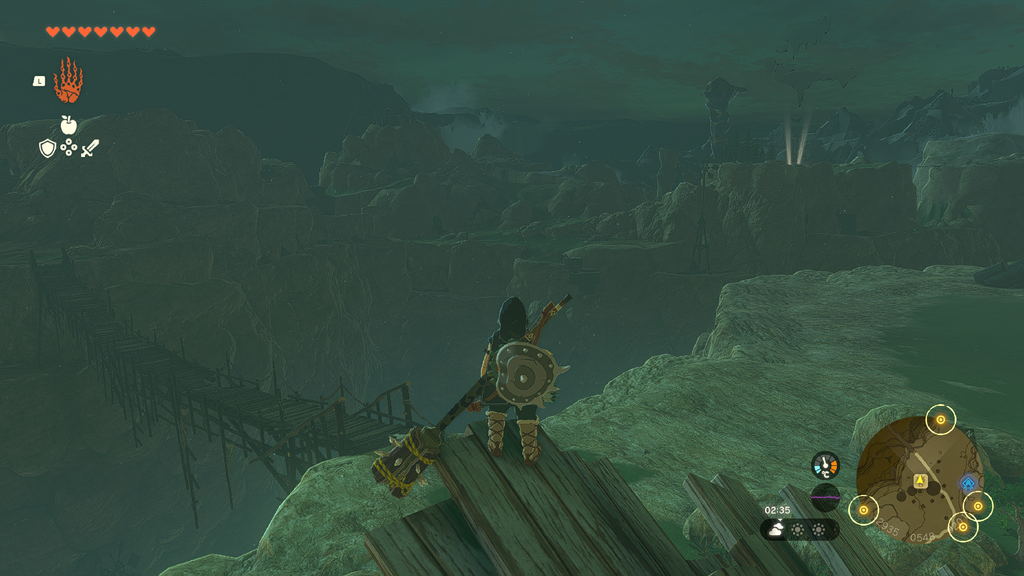This screenshot has width=1024, height=576.
Task: Choose the sword weapon quick-select icon
Action: [x=90, y=149]
